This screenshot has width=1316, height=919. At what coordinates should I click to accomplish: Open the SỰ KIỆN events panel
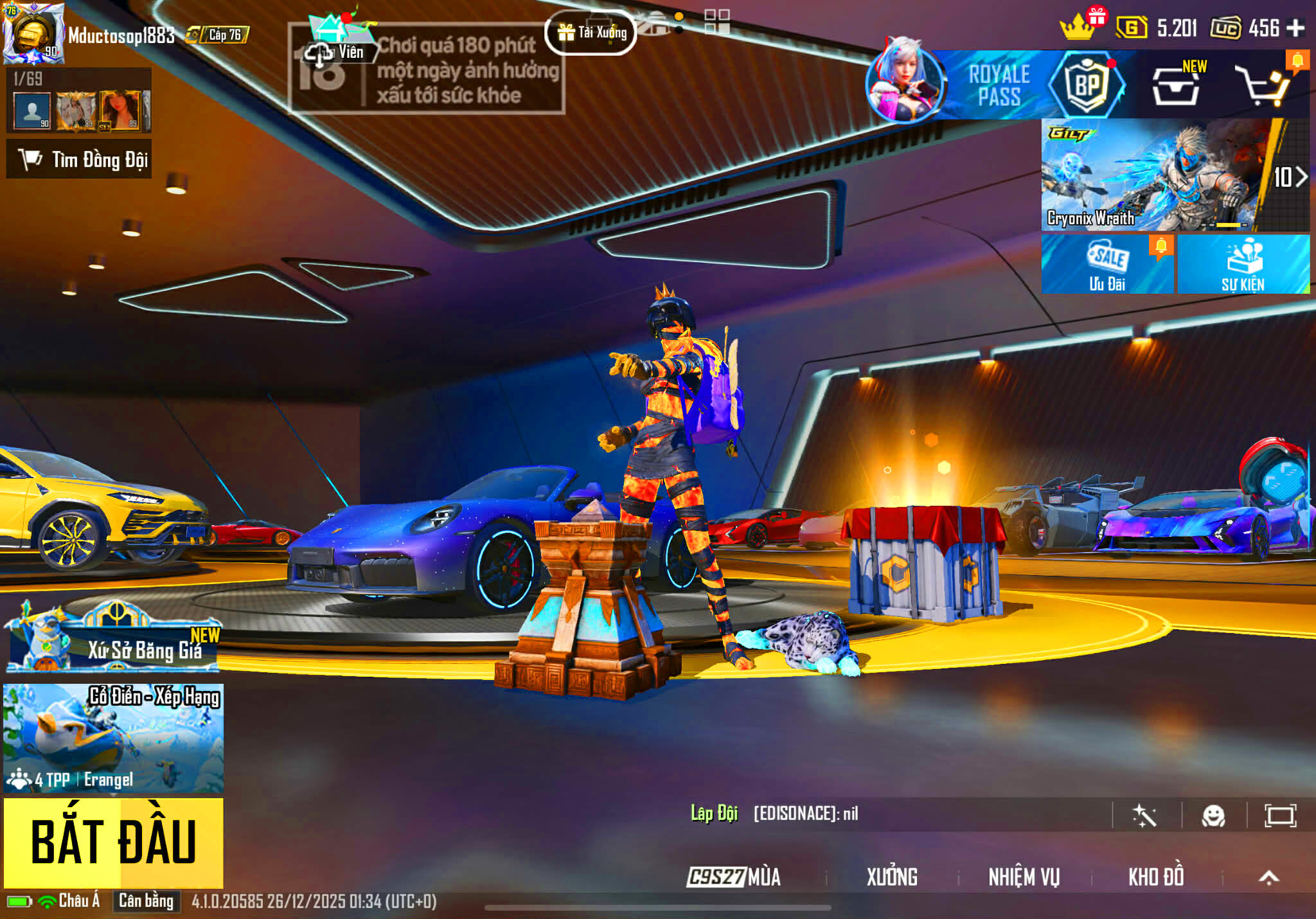pyautogui.click(x=1243, y=265)
